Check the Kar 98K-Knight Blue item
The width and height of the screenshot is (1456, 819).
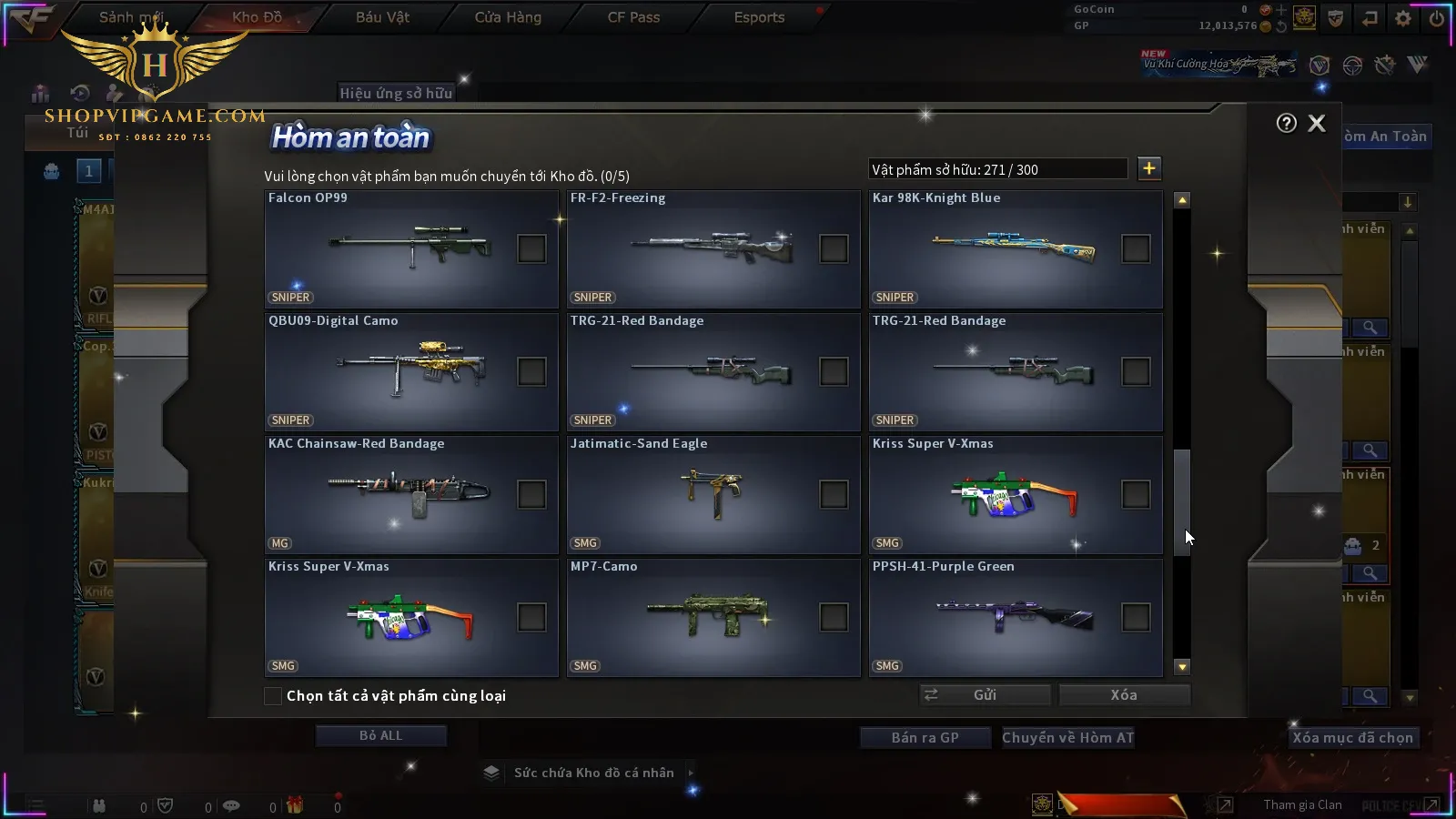click(1136, 248)
